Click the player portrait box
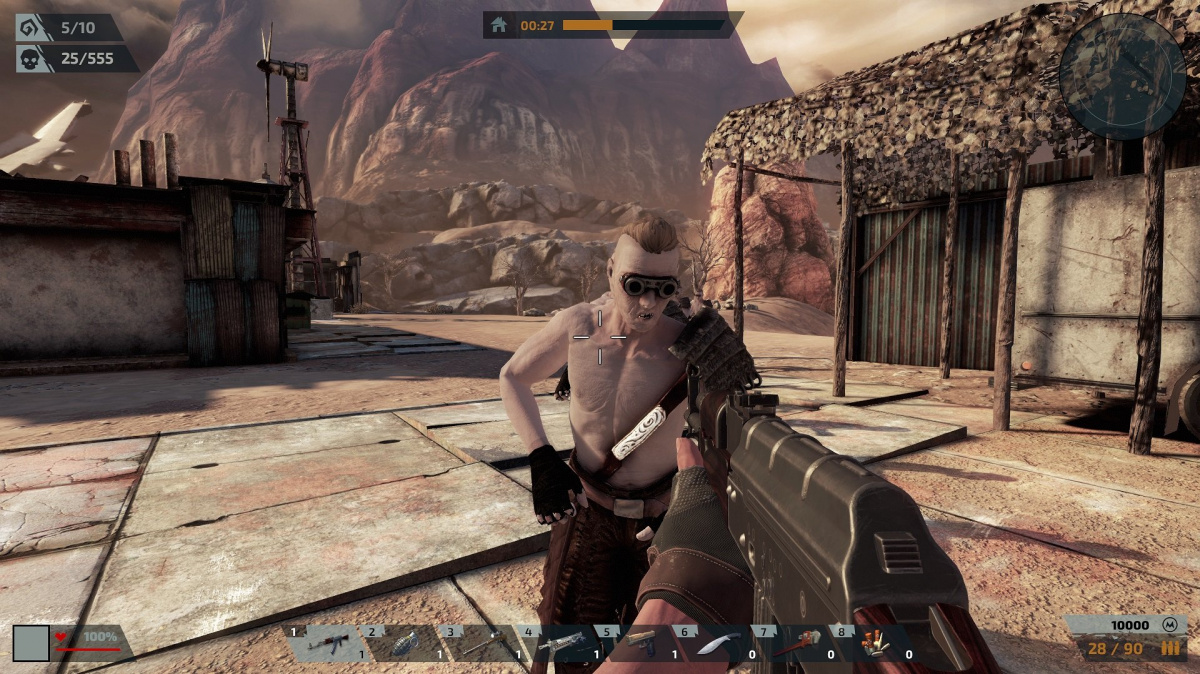 click(31, 643)
